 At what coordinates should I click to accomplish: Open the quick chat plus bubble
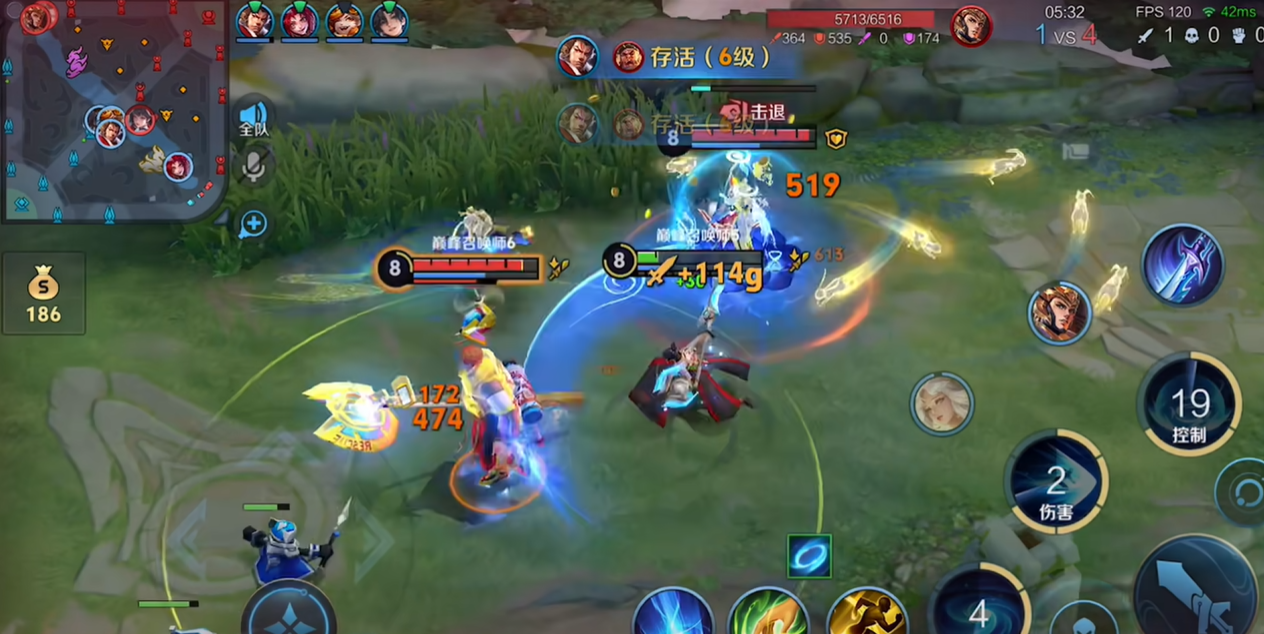coord(253,223)
